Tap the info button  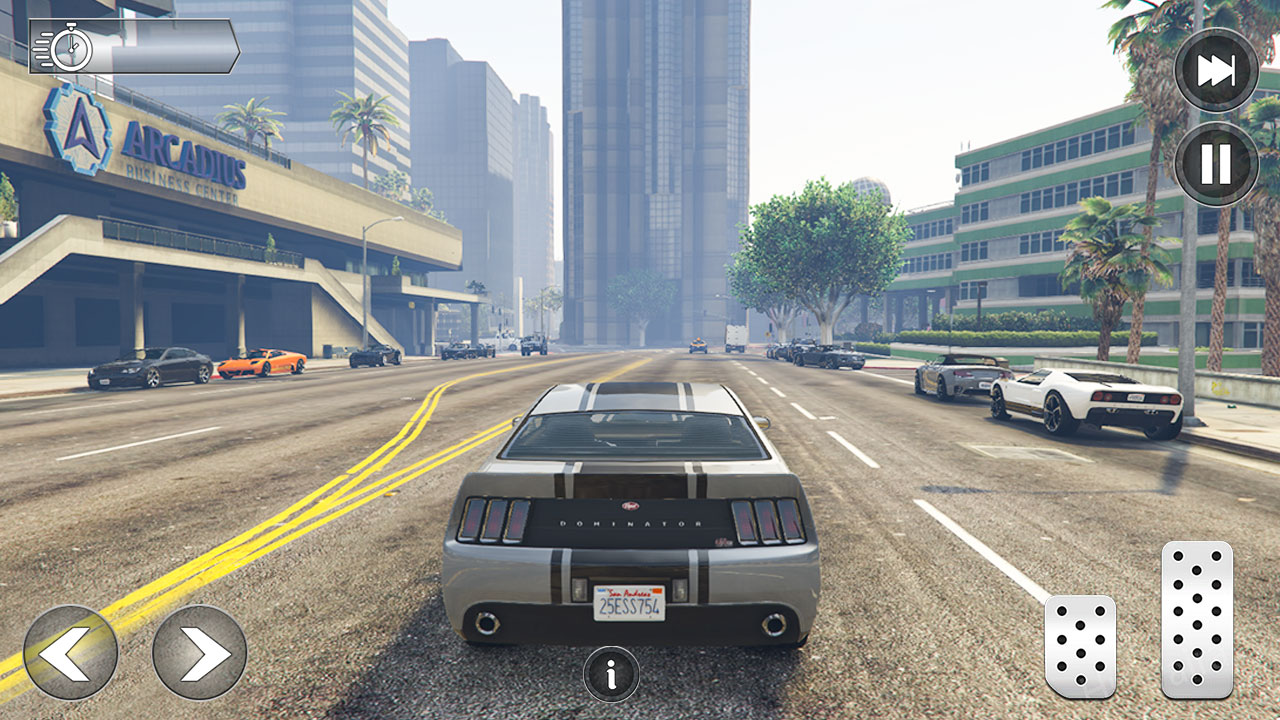[611, 673]
